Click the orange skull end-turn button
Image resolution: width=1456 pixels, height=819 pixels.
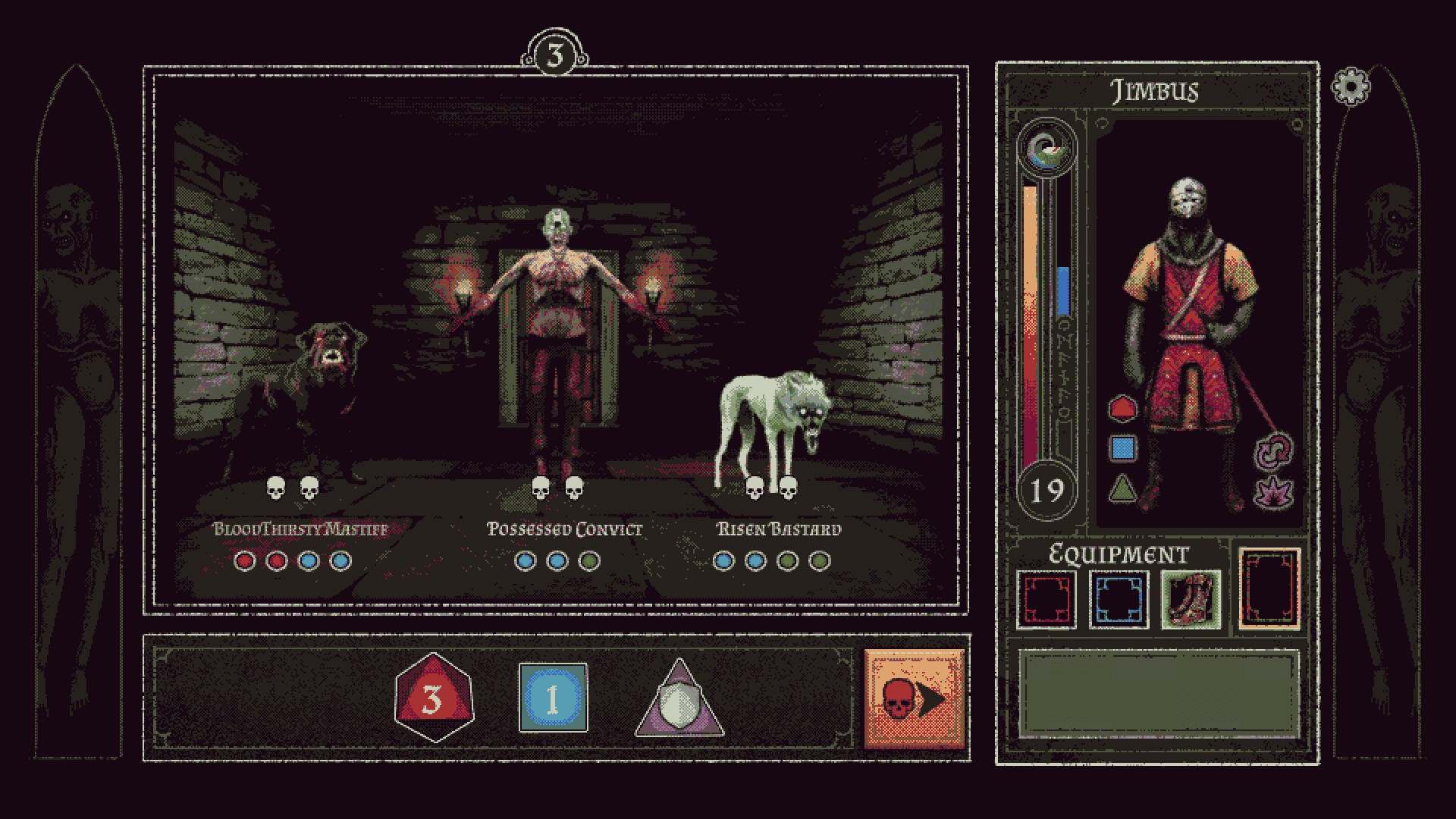pos(914,699)
